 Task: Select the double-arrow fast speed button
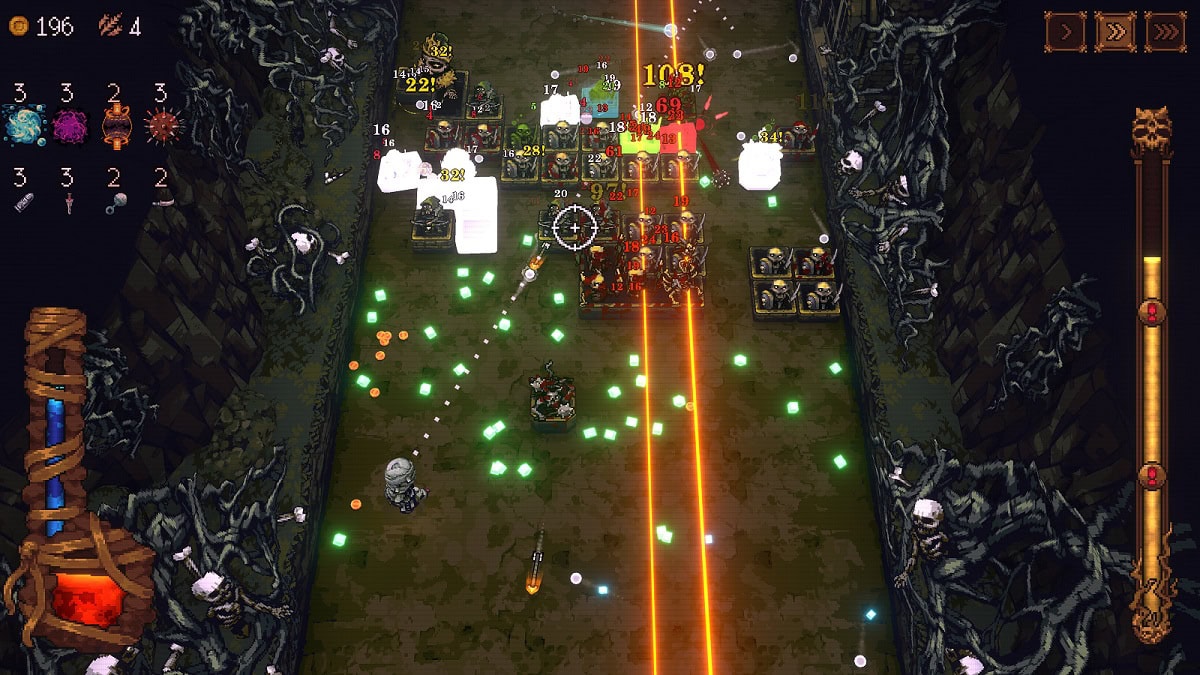coord(1115,32)
